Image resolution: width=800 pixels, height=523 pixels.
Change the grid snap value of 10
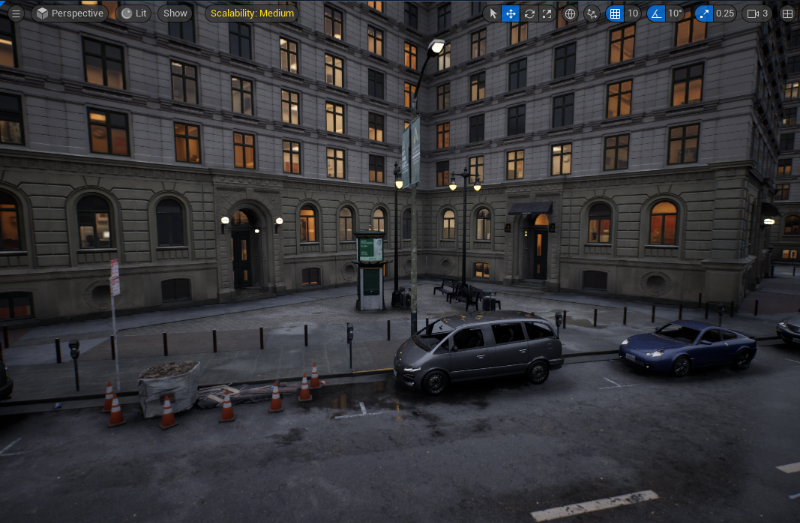pos(633,13)
